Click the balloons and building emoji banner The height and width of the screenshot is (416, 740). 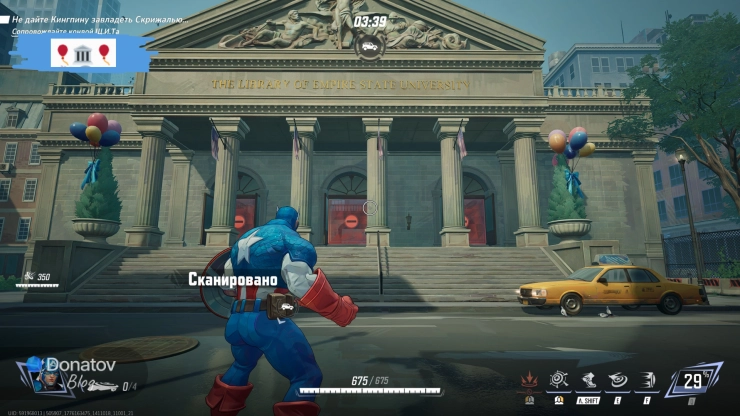click(x=84, y=53)
